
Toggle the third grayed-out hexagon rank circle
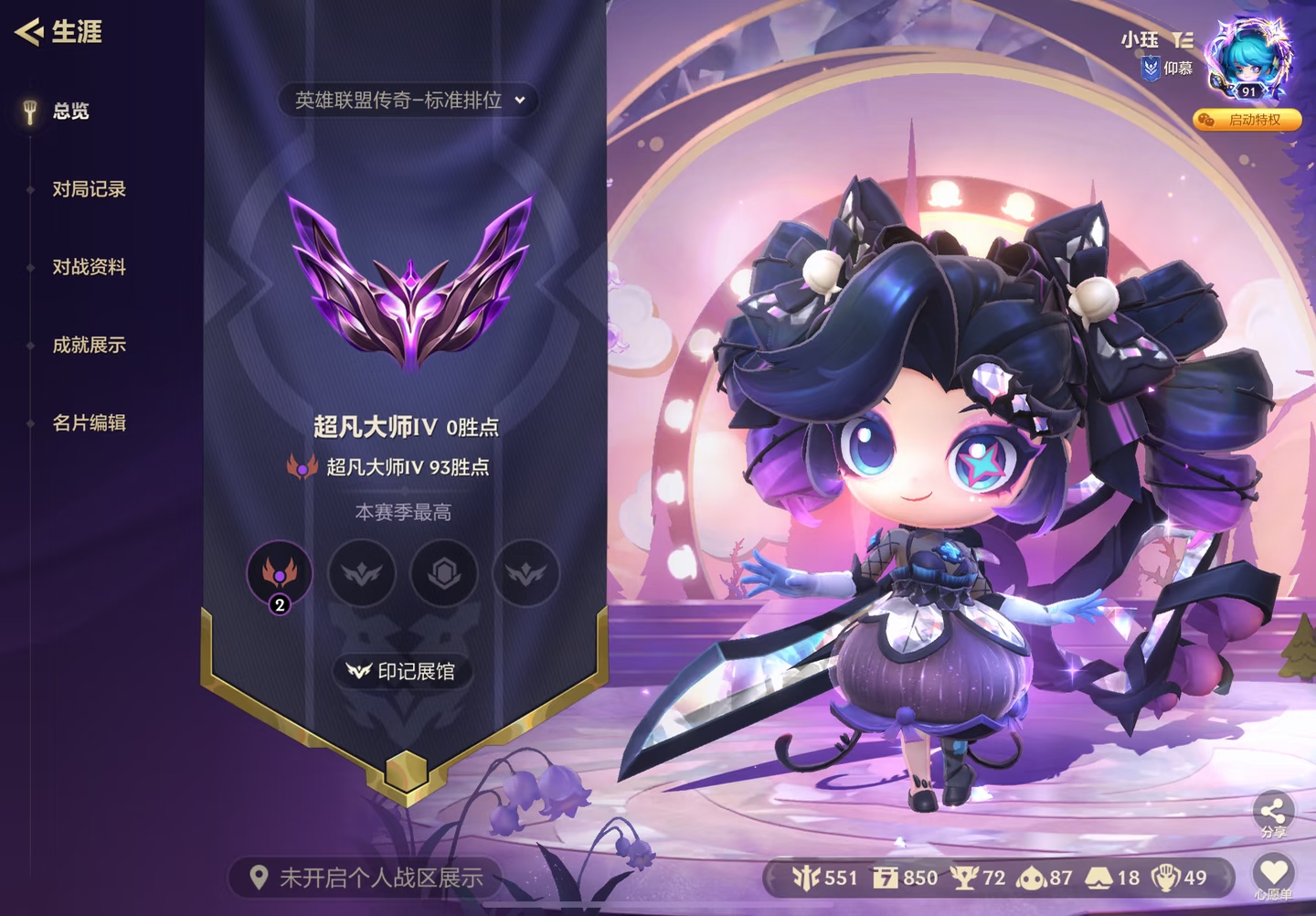445,573
